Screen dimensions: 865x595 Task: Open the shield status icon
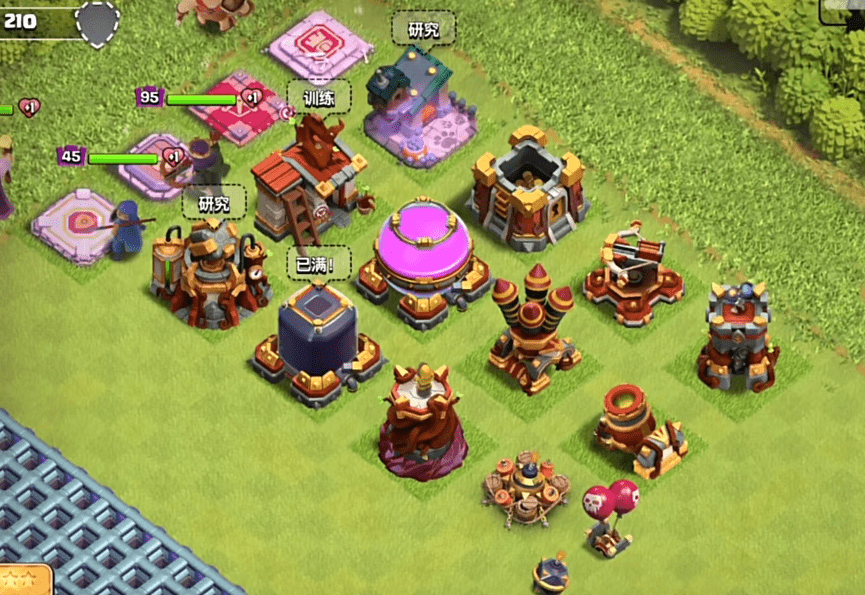click(x=98, y=22)
